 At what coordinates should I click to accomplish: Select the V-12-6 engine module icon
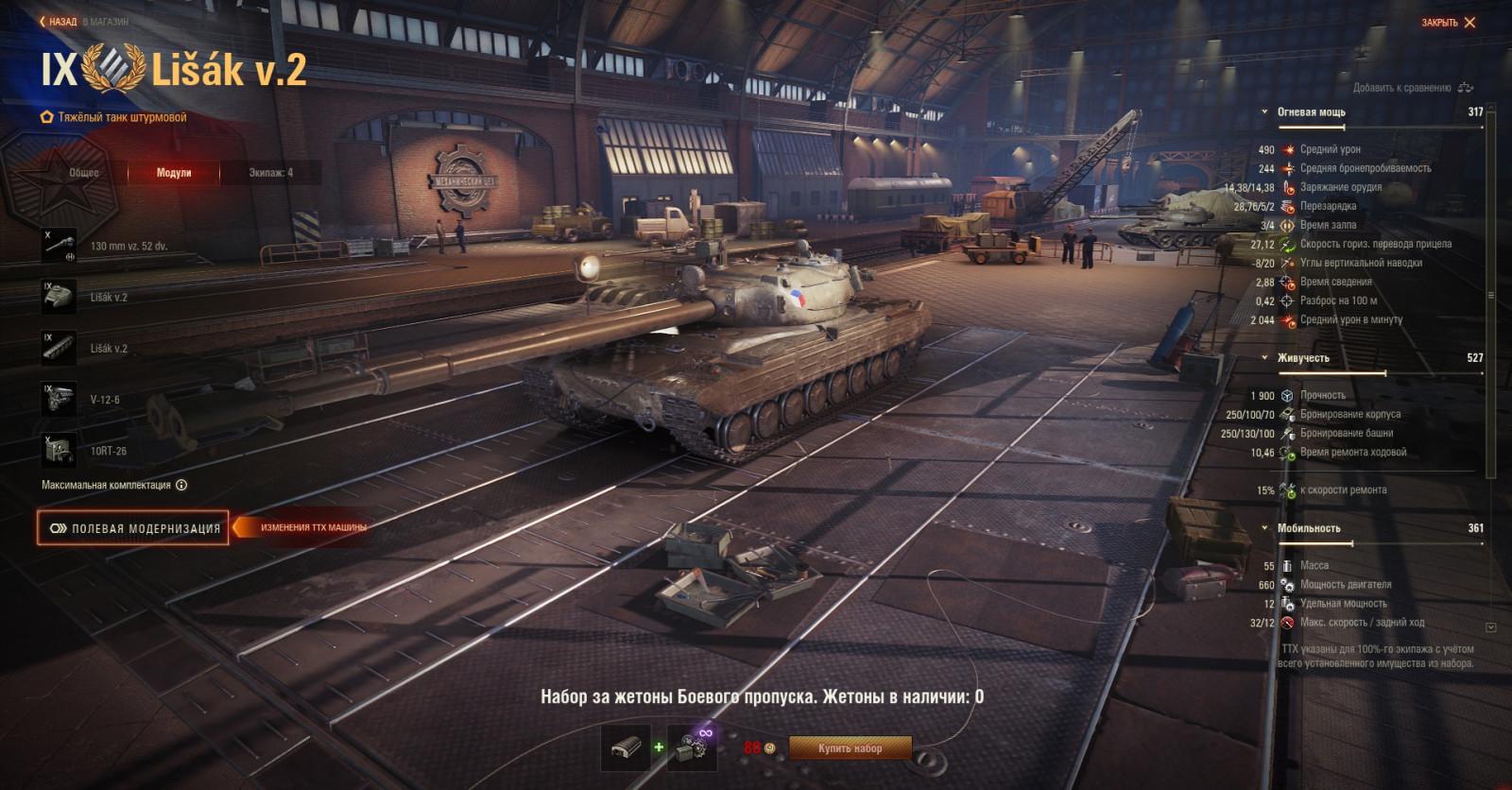point(60,399)
